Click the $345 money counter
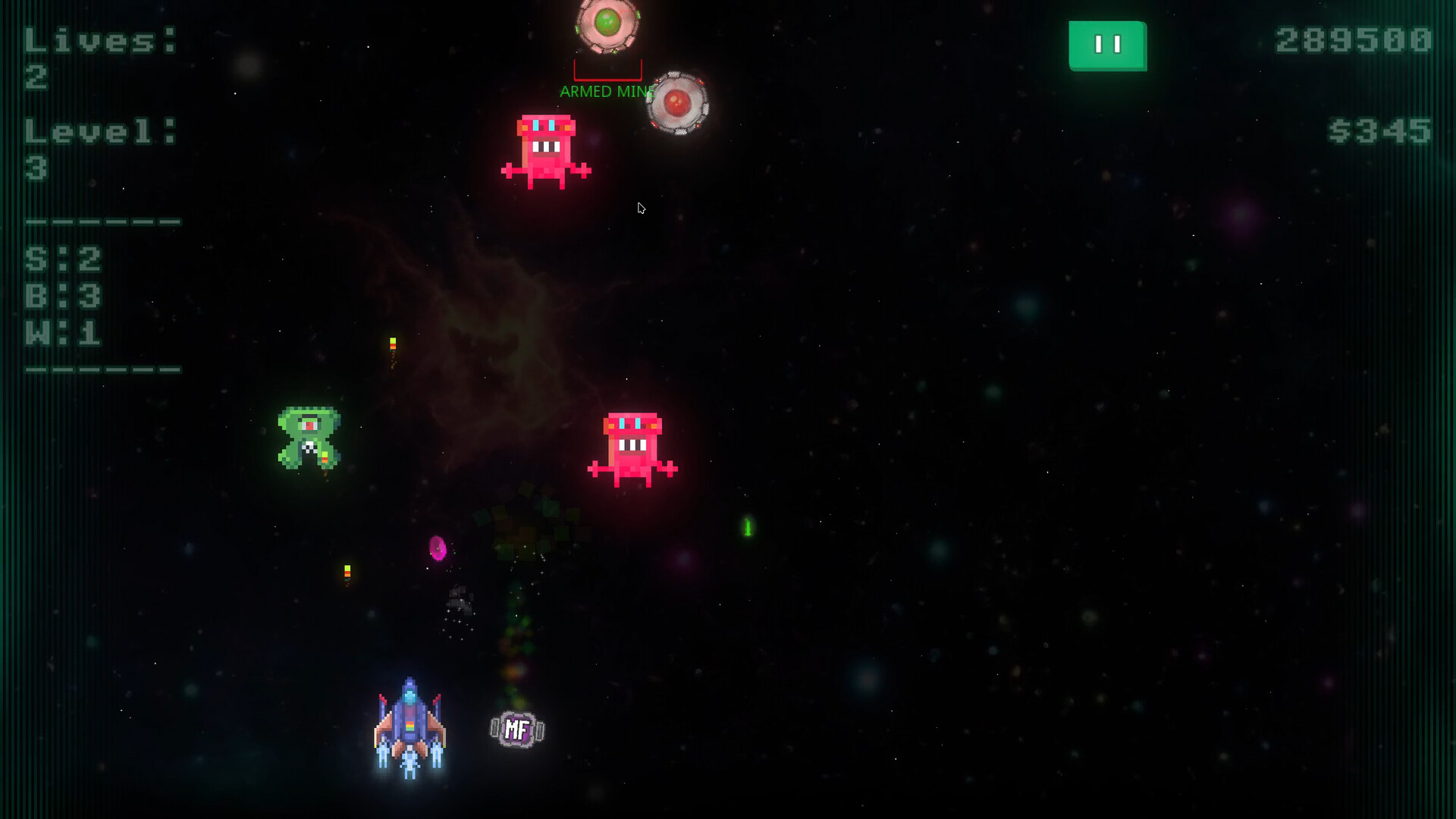This screenshot has height=819, width=1456. tap(1378, 131)
